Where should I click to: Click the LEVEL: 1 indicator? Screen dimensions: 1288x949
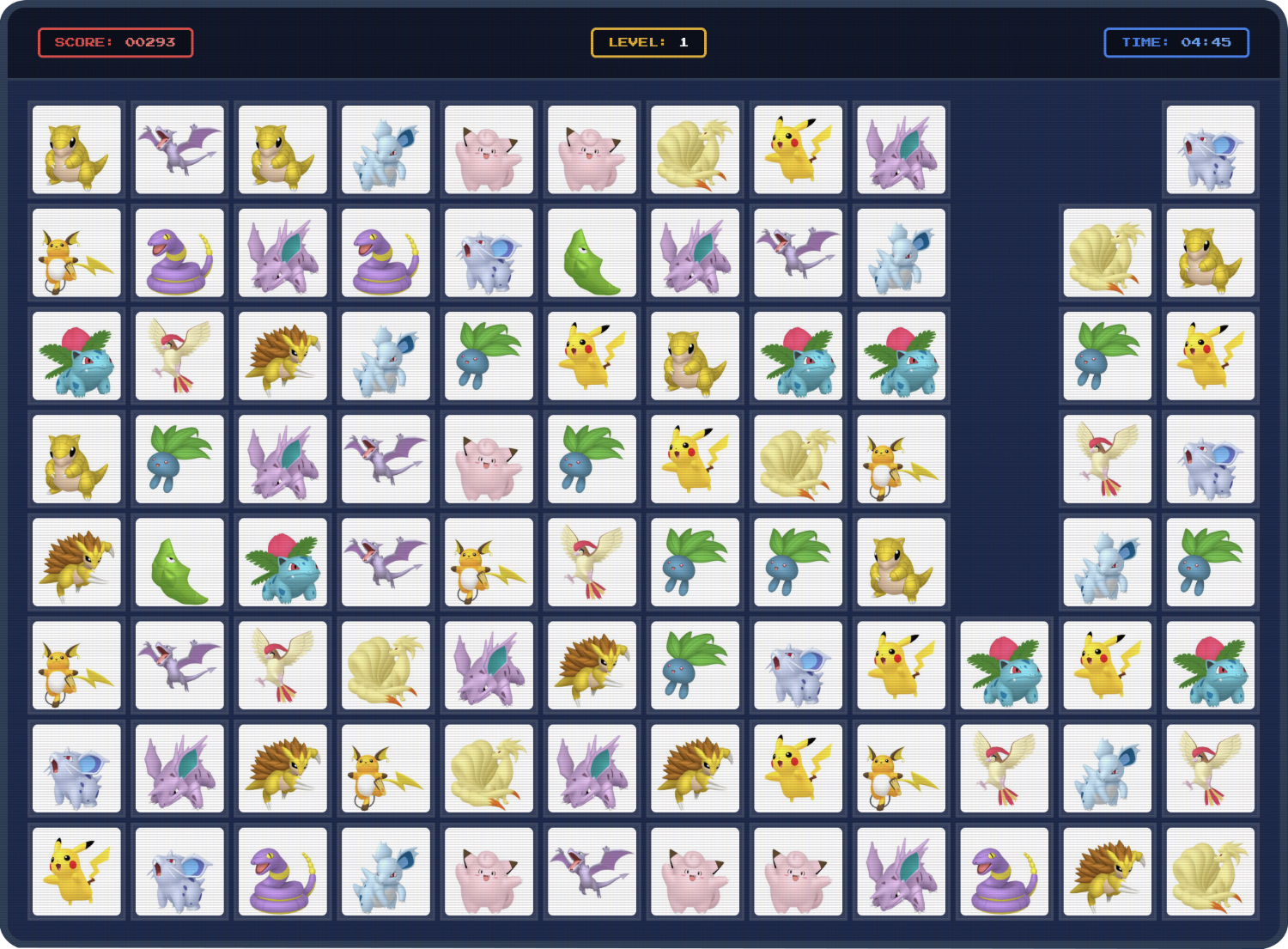[x=648, y=42]
